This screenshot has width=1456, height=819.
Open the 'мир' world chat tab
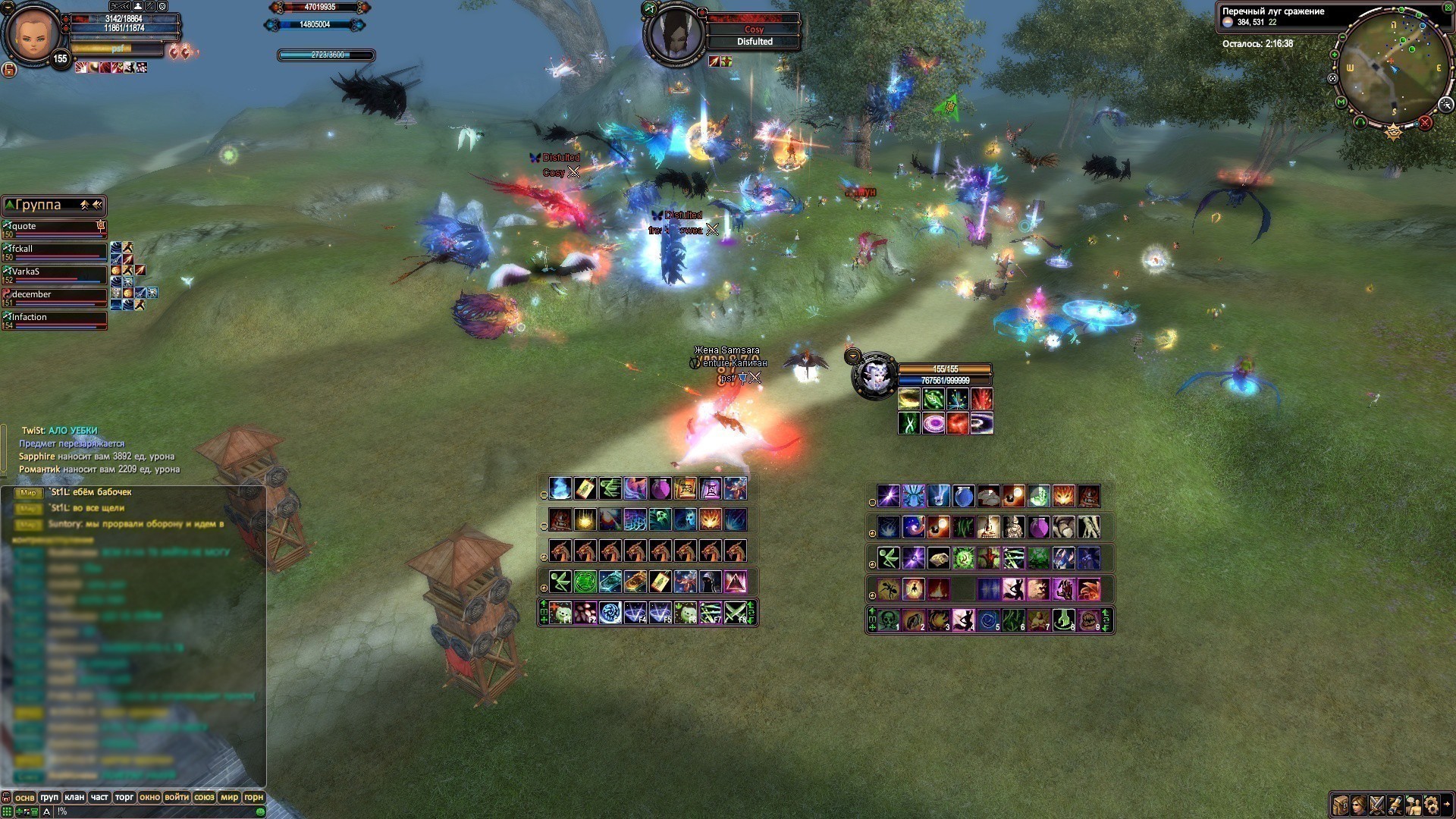229,797
